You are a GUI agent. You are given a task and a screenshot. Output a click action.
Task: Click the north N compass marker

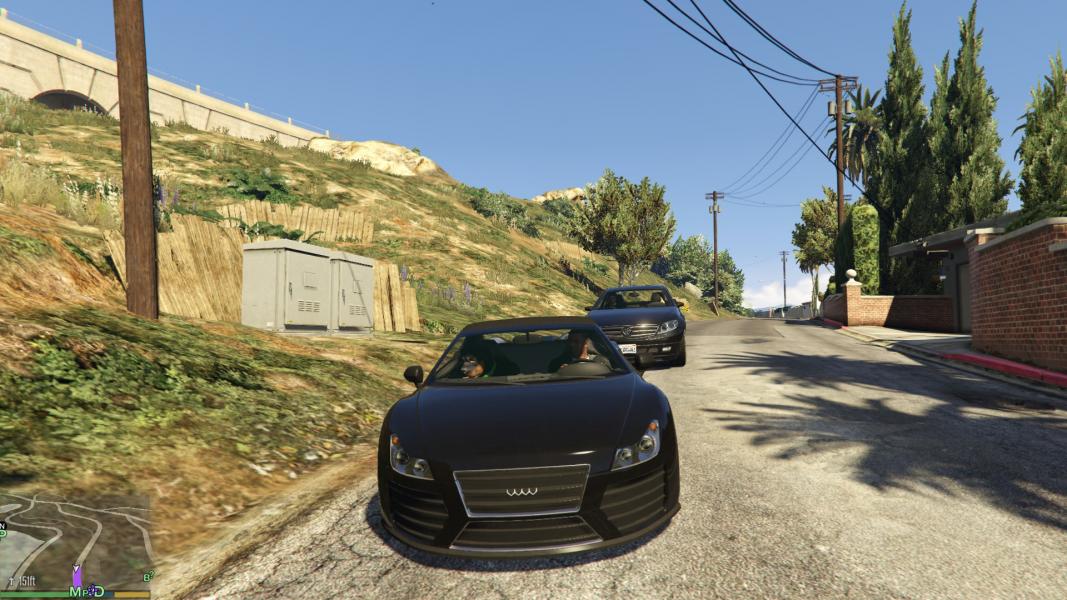[3, 524]
